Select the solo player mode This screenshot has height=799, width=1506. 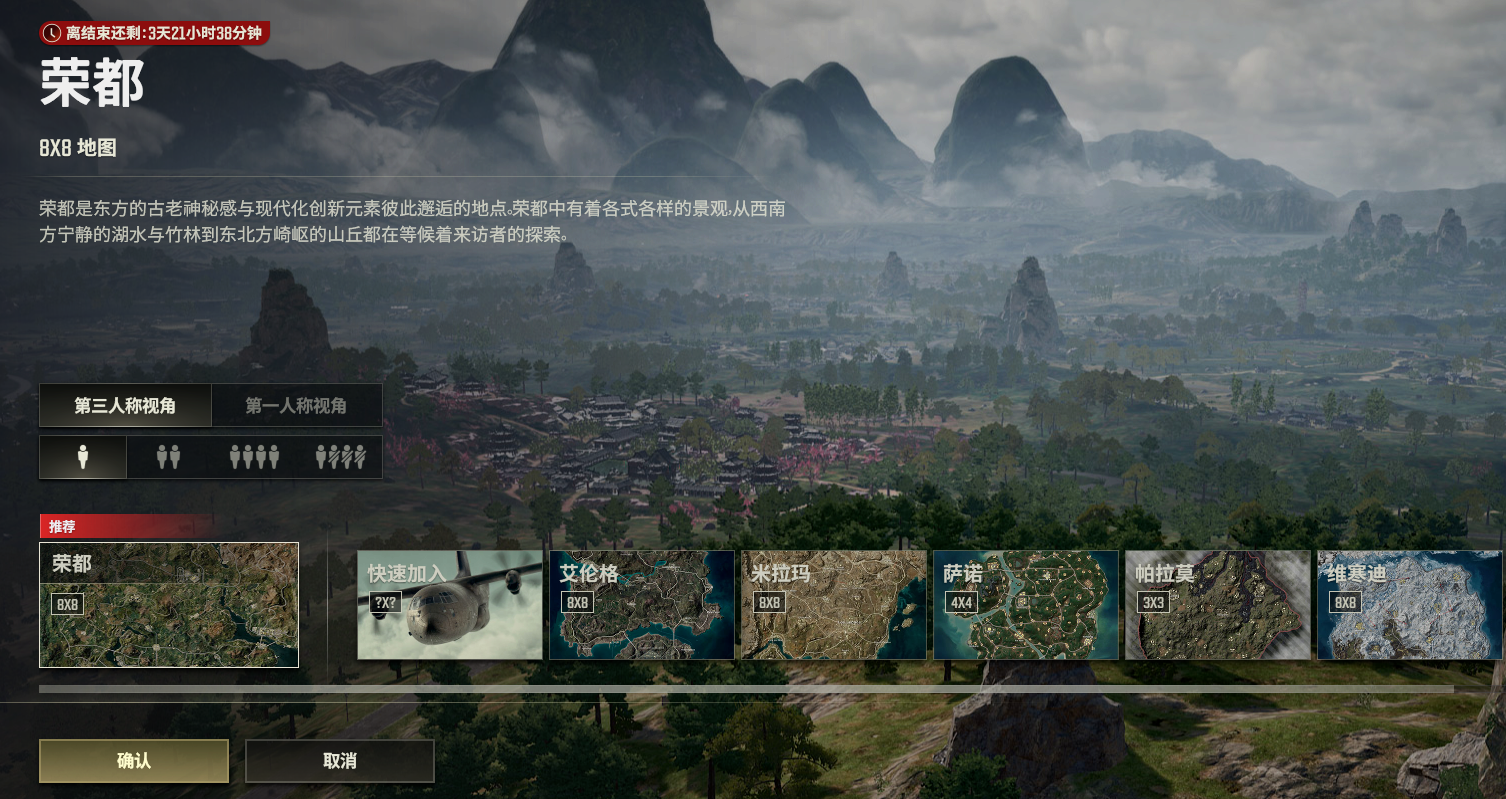pos(82,456)
